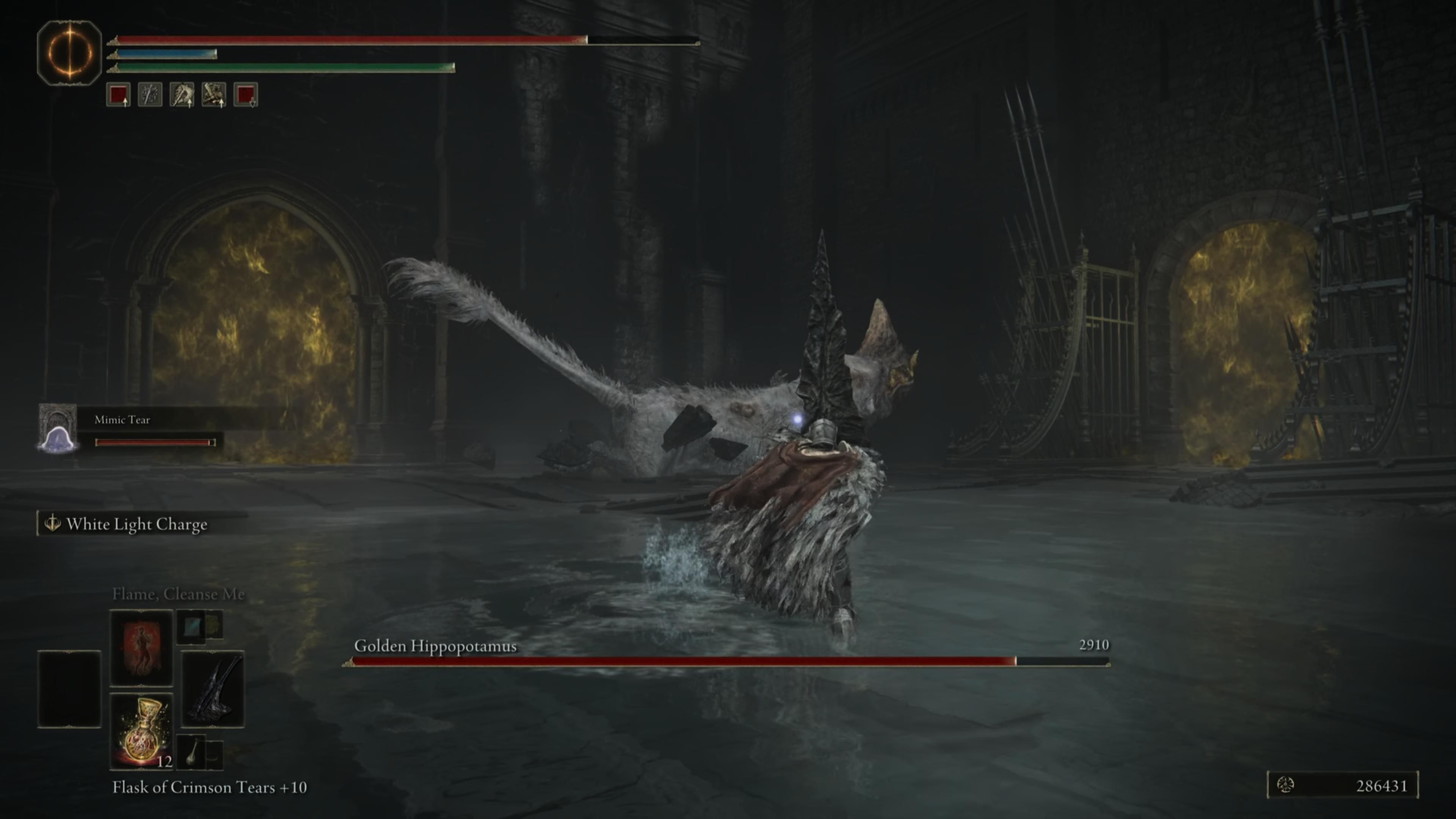The width and height of the screenshot is (1456, 819).
Task: Select the Flask of Crimson Tears icon
Action: [x=141, y=729]
